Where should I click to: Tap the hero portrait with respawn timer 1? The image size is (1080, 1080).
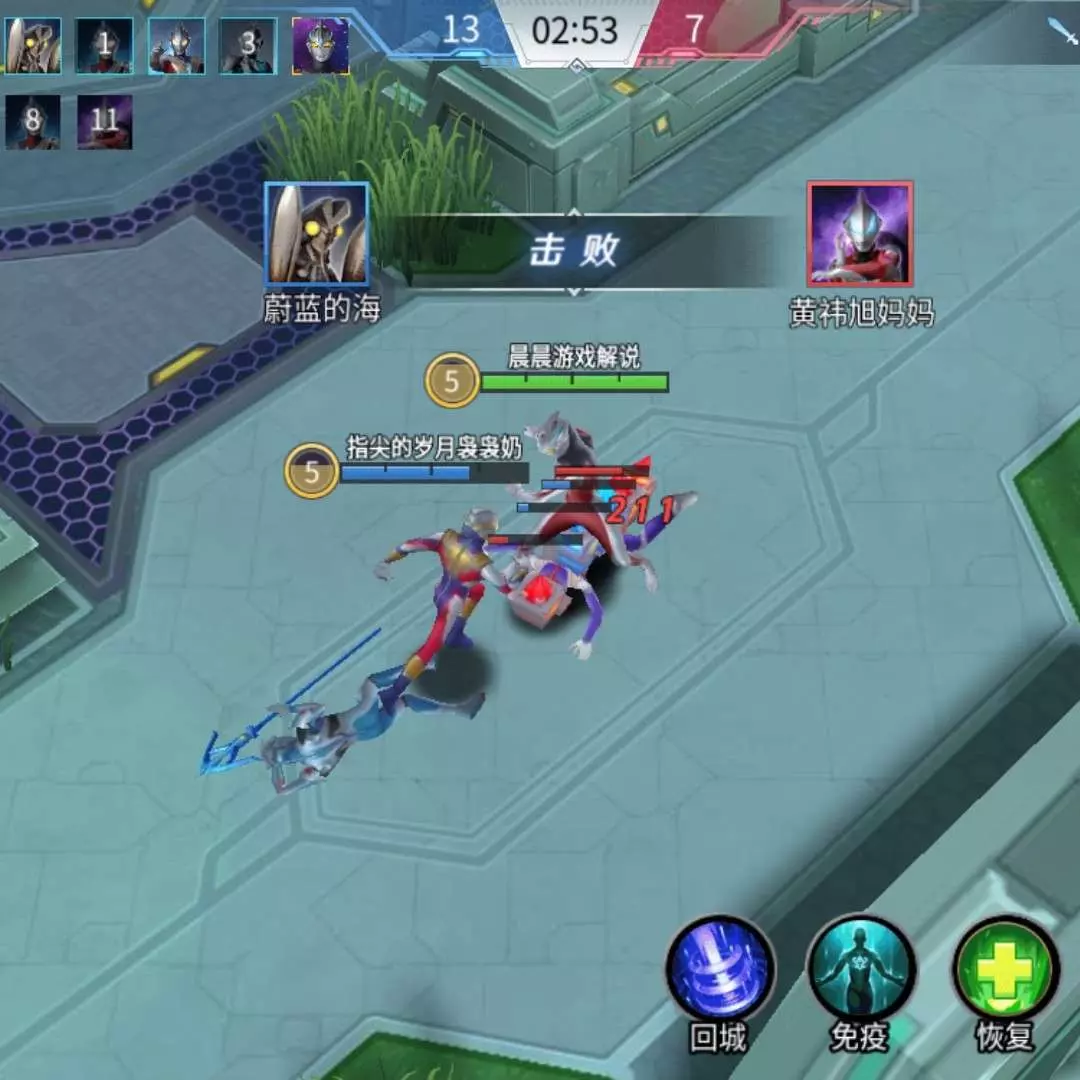tap(105, 46)
